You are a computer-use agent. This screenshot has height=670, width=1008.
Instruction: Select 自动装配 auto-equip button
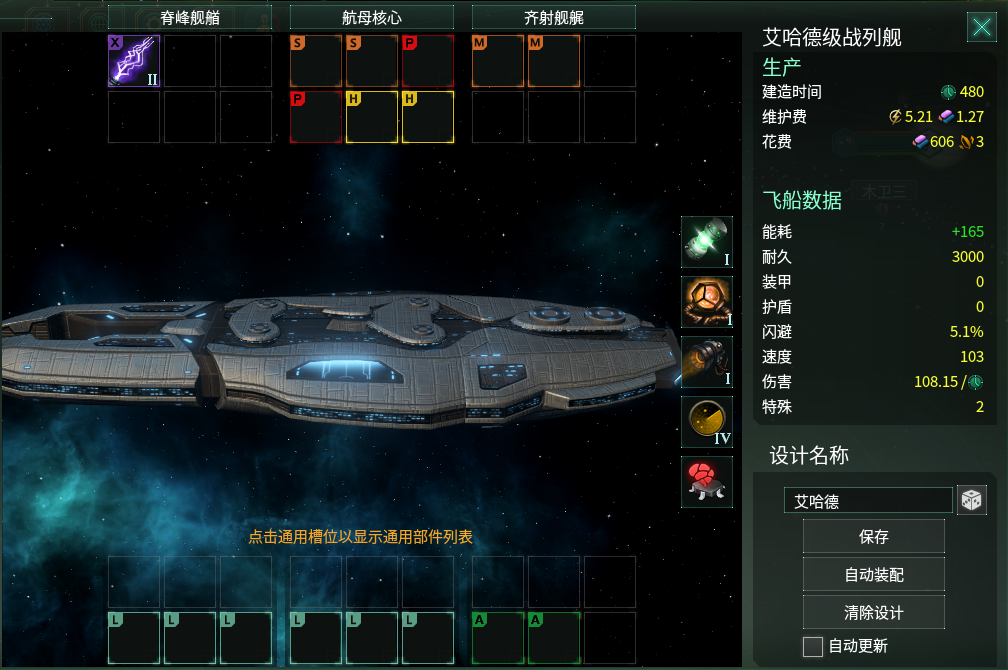point(873,574)
